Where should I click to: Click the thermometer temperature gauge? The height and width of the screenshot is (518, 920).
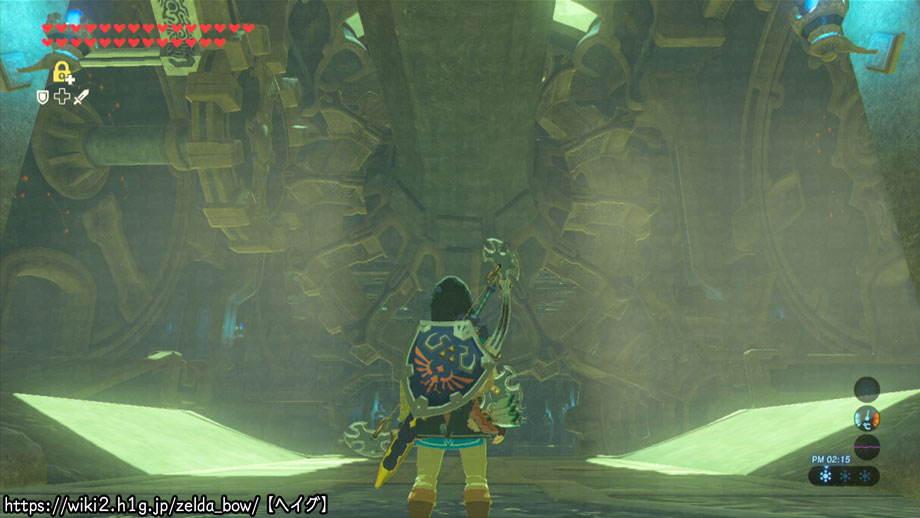pyautogui.click(x=866, y=418)
